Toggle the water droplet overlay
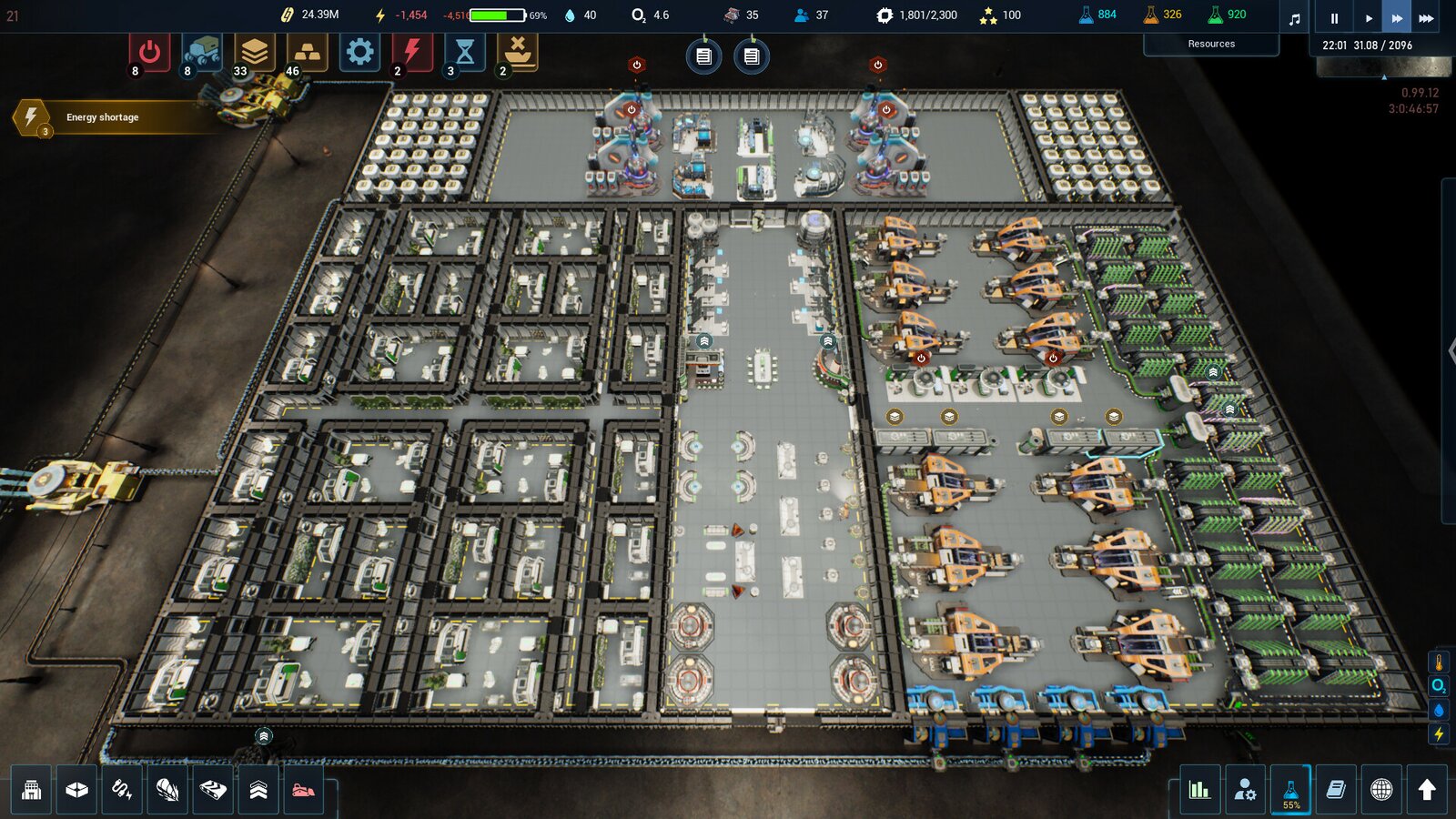 (1439, 710)
